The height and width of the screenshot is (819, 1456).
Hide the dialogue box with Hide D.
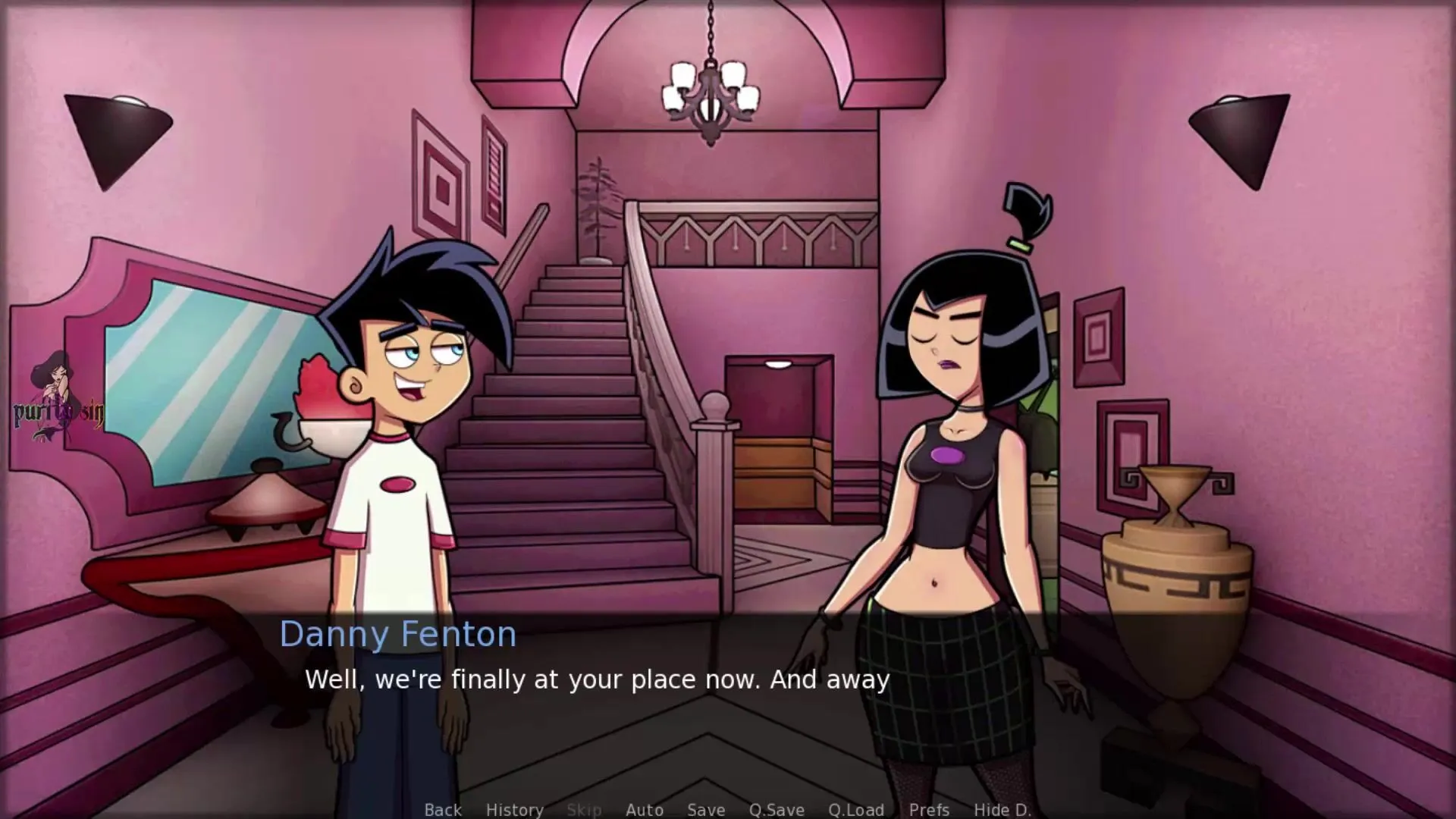1002,809
